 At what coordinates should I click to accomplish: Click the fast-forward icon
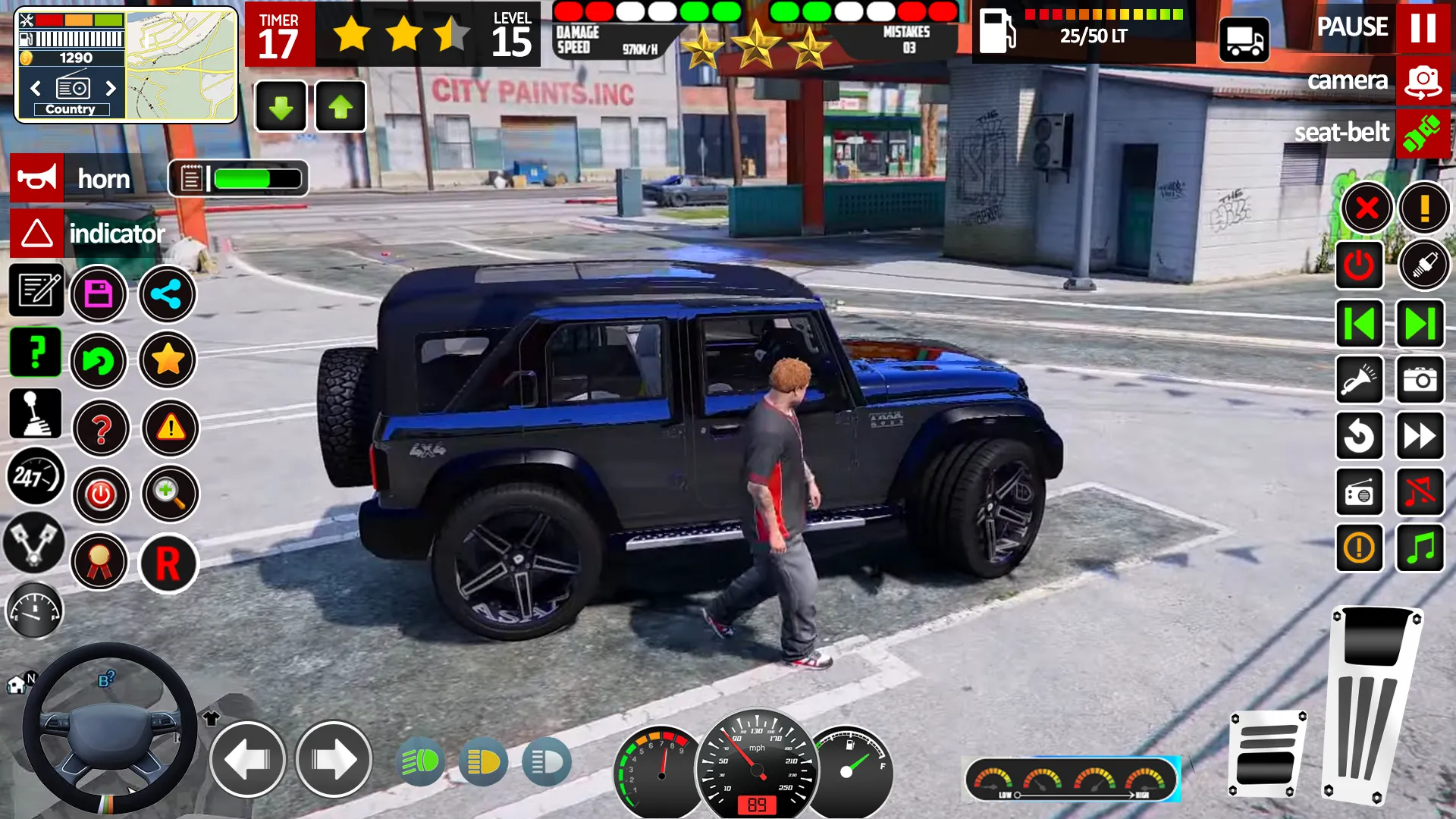(x=1421, y=434)
